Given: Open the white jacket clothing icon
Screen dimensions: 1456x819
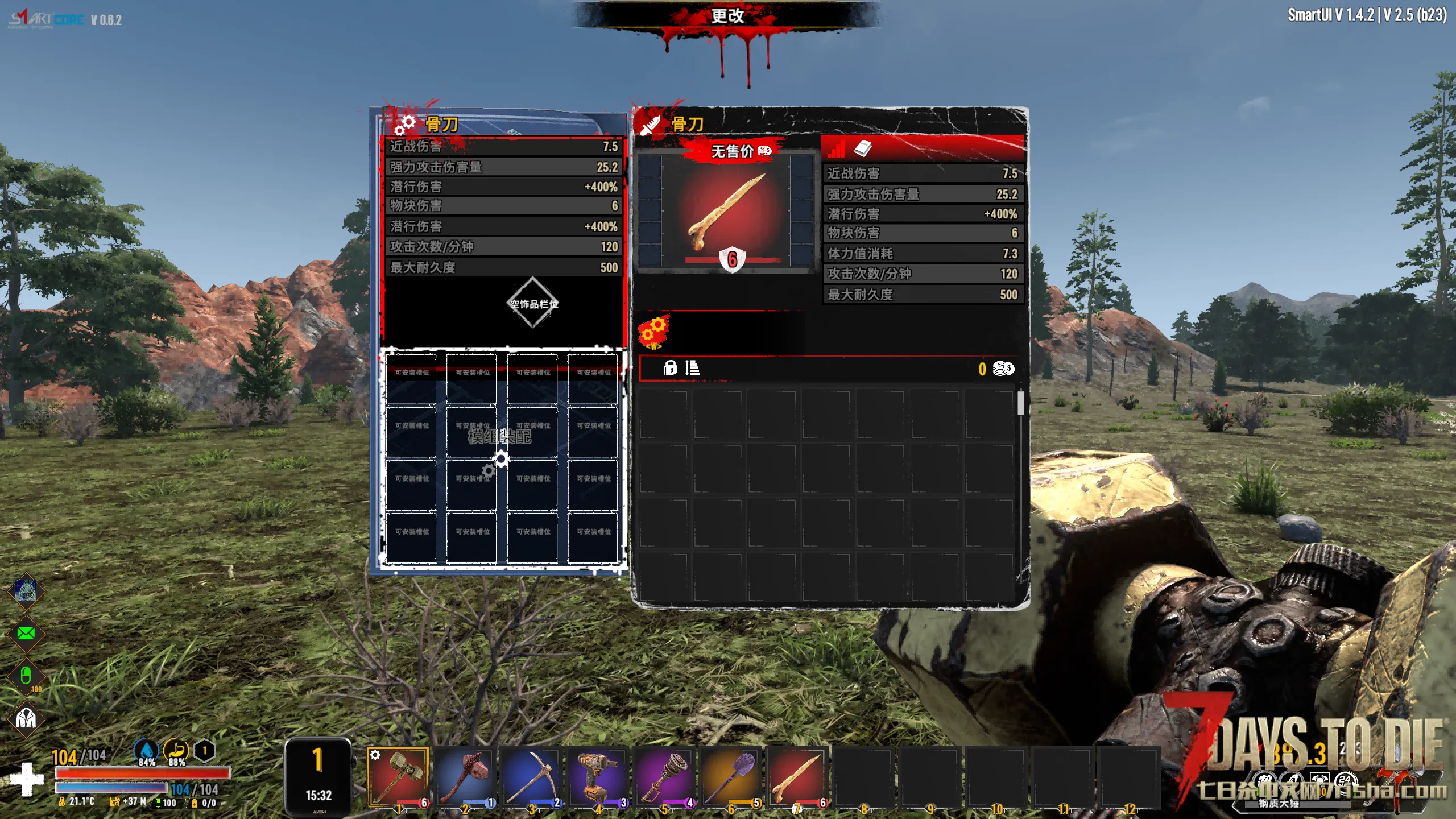Looking at the screenshot, I should pyautogui.click(x=26, y=718).
